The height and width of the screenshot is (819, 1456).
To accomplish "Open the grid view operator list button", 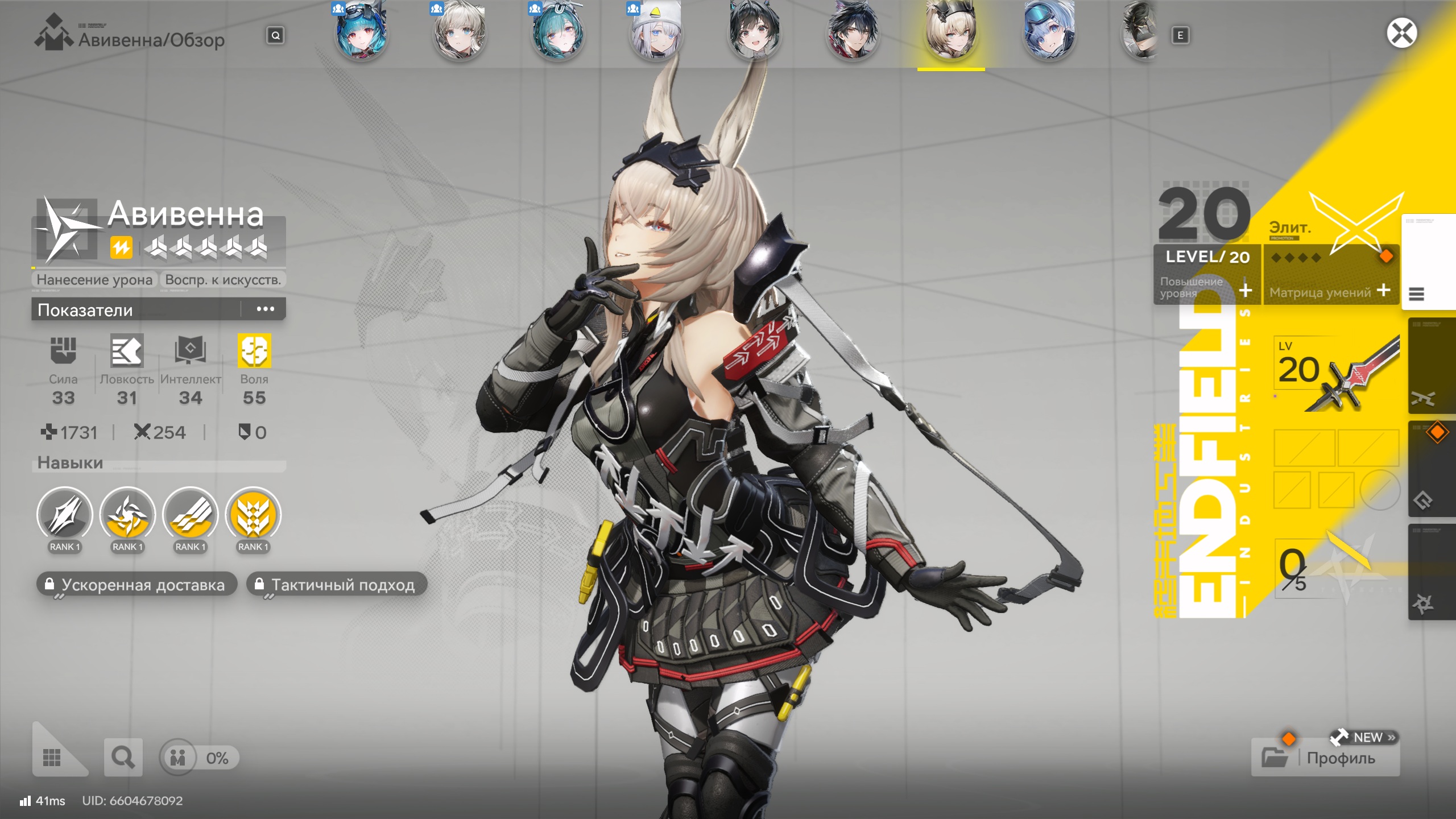I will click(52, 757).
